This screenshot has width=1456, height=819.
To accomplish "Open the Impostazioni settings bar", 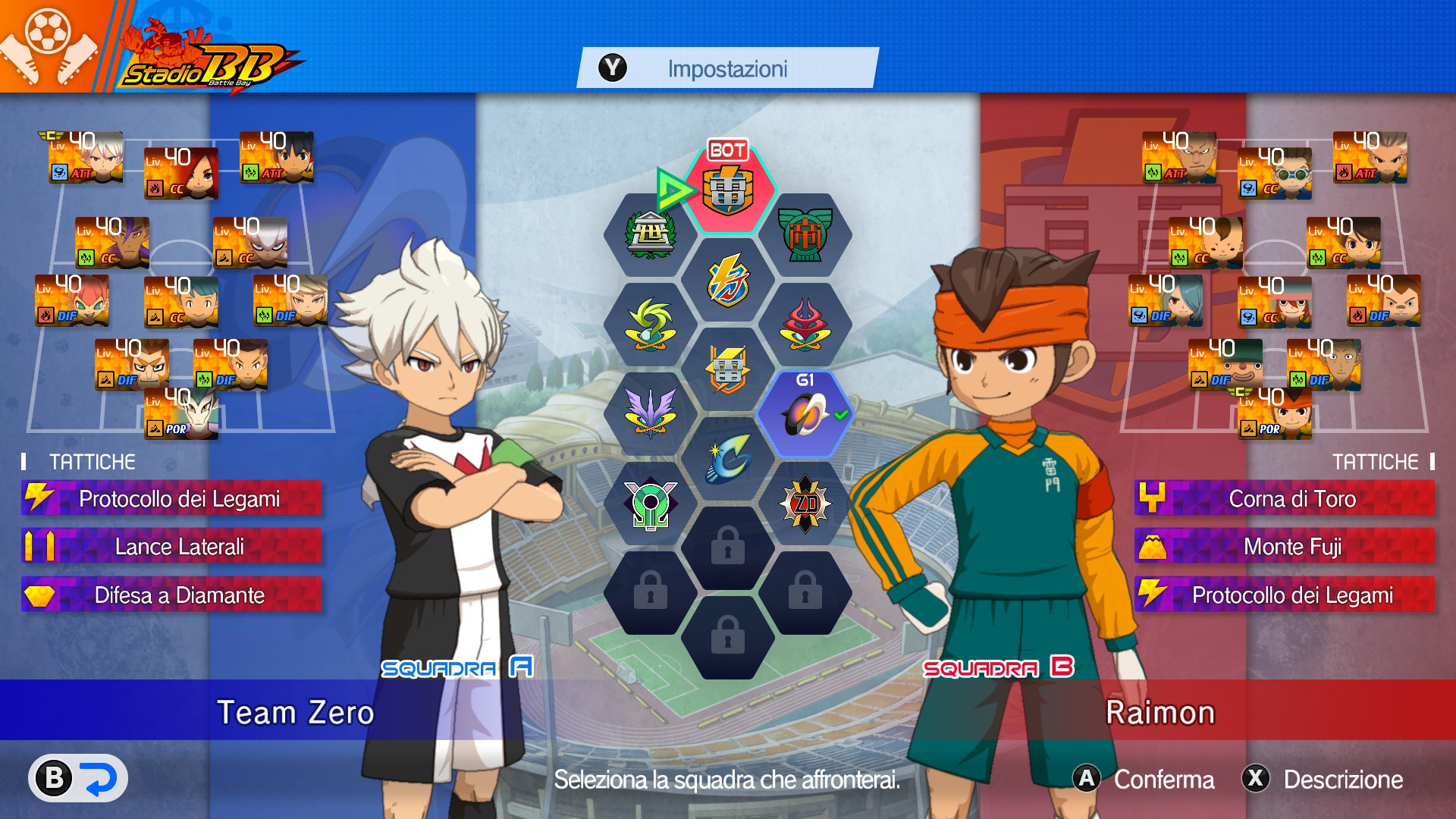I will tap(726, 68).
